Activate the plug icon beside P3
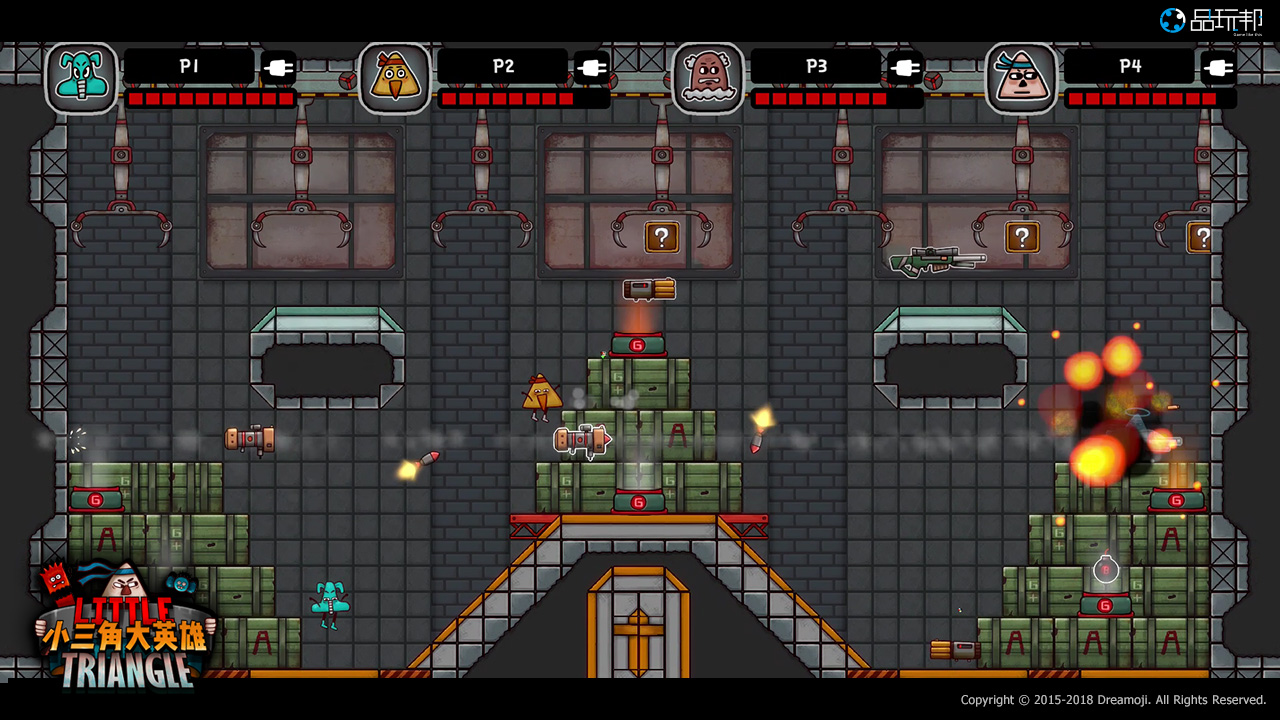 click(x=904, y=68)
